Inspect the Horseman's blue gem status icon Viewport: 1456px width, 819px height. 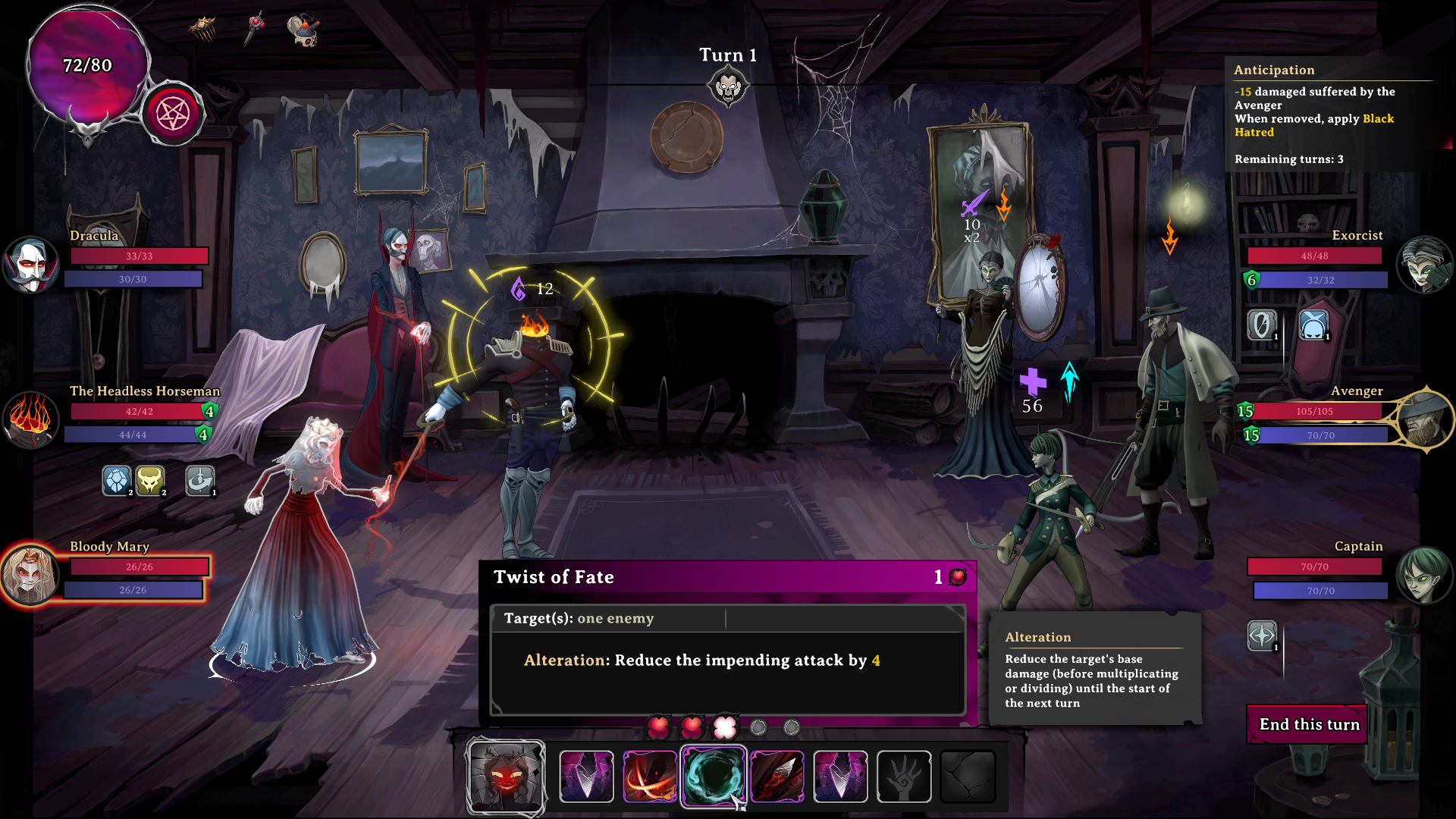point(117,480)
